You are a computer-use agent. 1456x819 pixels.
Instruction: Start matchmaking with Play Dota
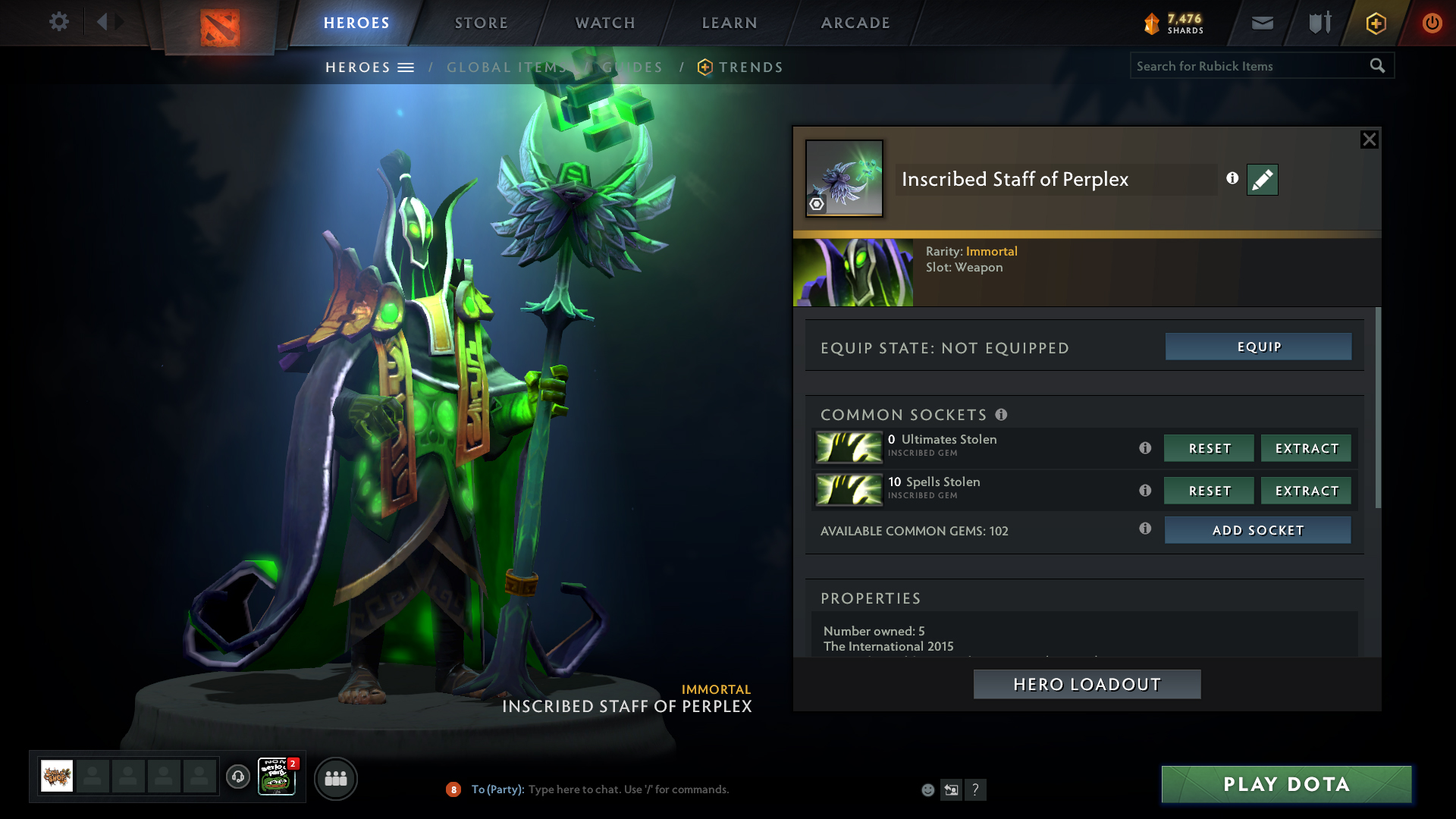[1286, 784]
